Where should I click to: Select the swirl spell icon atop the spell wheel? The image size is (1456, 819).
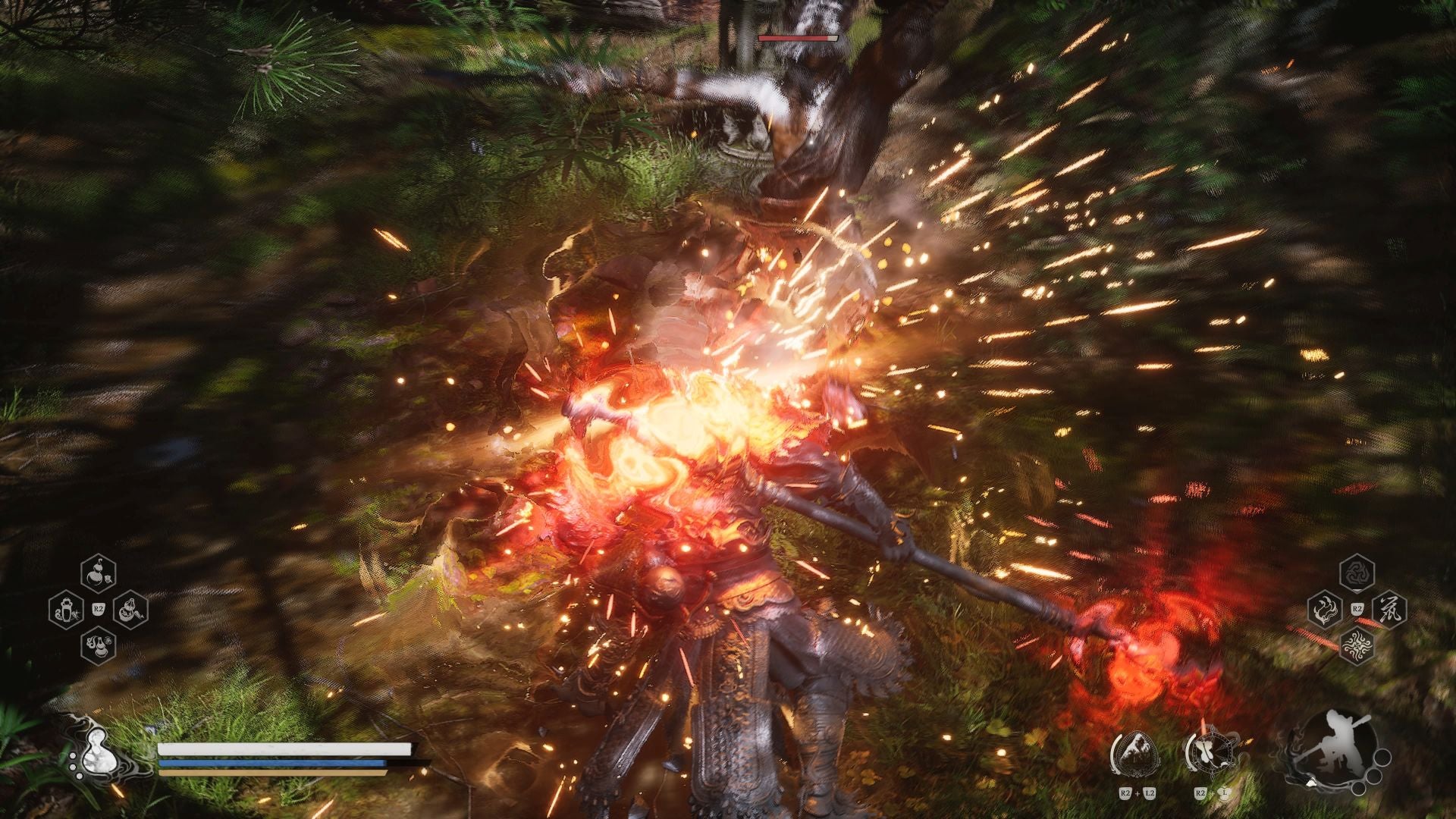tap(1357, 574)
